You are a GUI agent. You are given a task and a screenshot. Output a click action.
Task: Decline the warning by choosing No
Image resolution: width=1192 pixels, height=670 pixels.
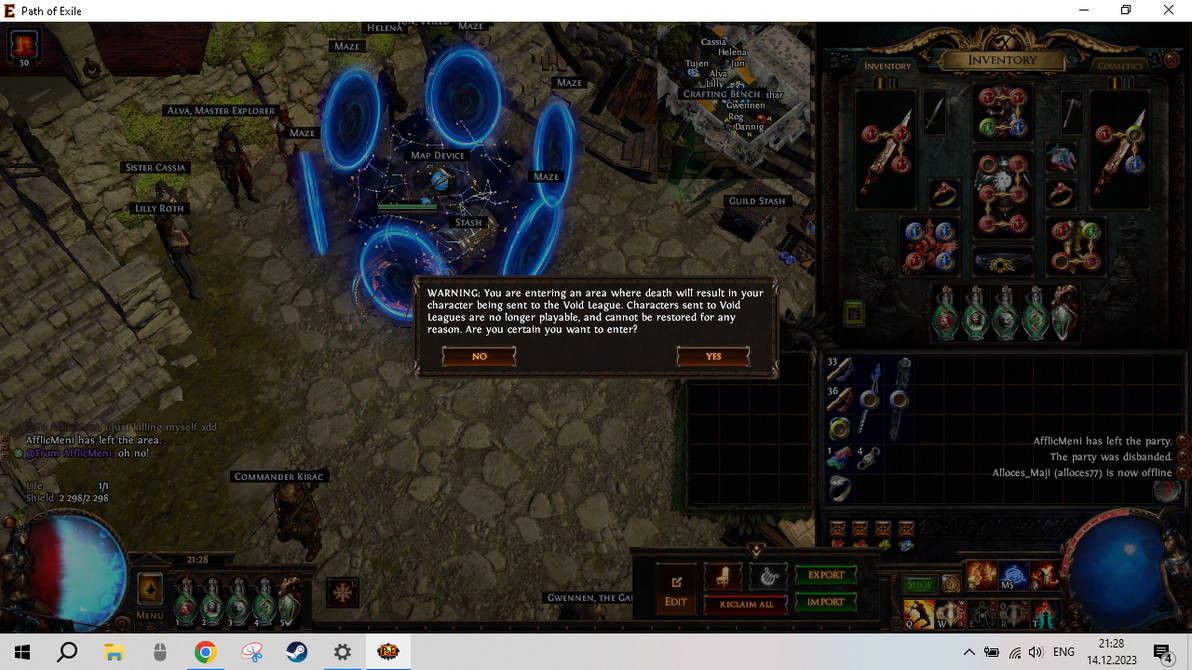click(479, 356)
